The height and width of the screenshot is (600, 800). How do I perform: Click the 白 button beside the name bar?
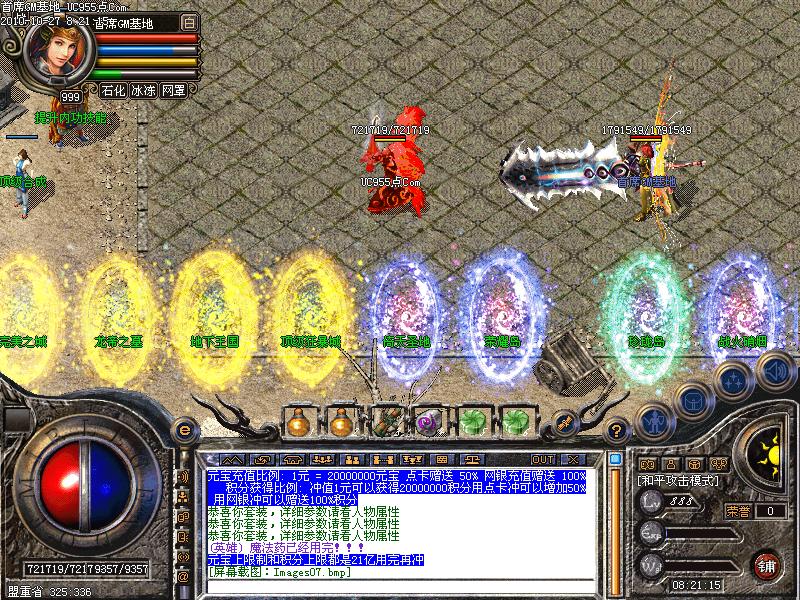190,22
